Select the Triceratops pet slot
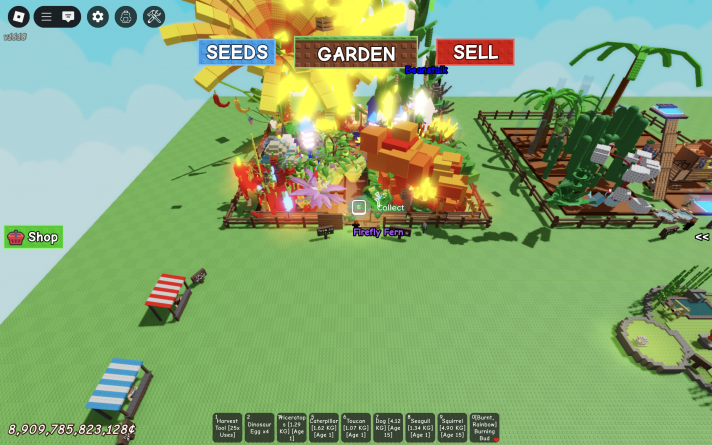The width and height of the screenshot is (712, 445). (291, 428)
